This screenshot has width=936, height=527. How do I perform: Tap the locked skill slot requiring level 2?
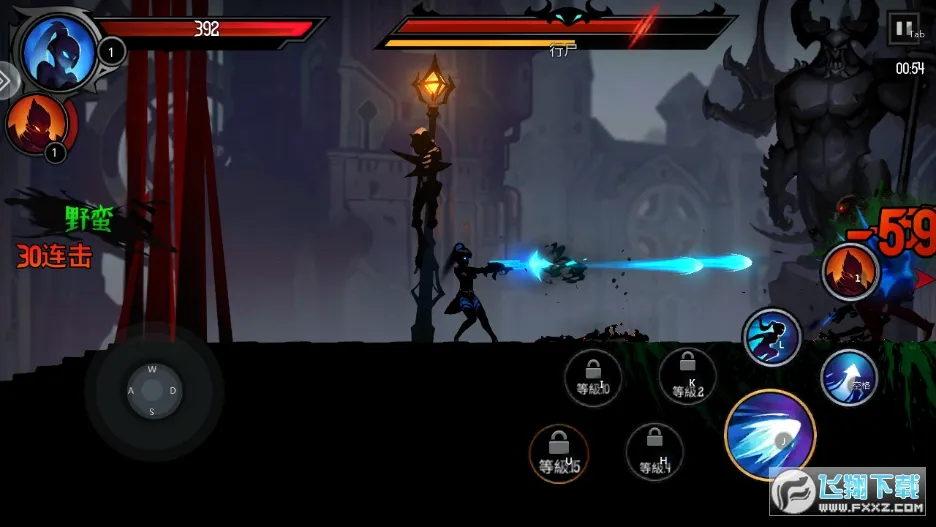687,377
